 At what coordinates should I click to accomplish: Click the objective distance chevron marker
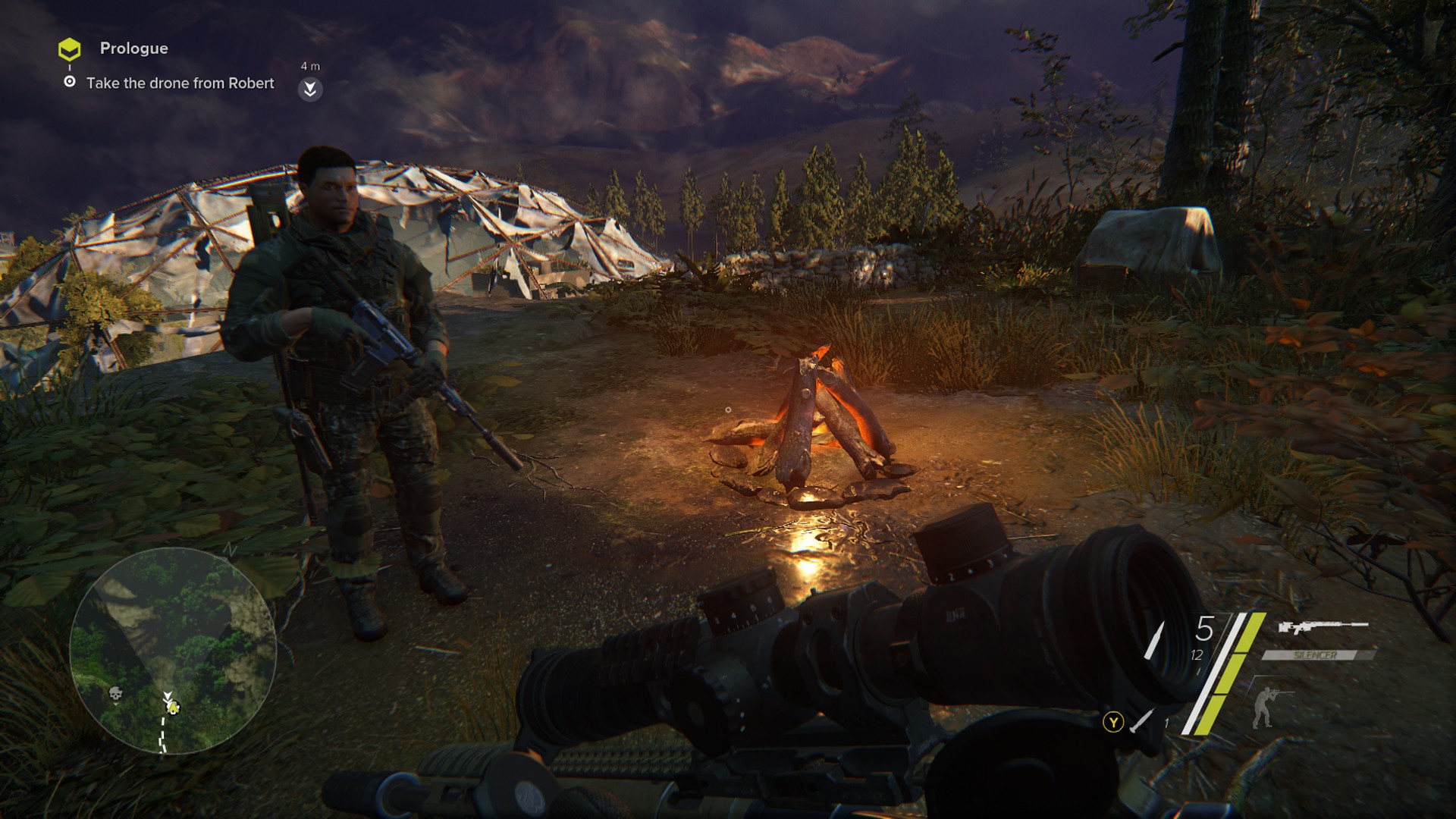click(309, 89)
